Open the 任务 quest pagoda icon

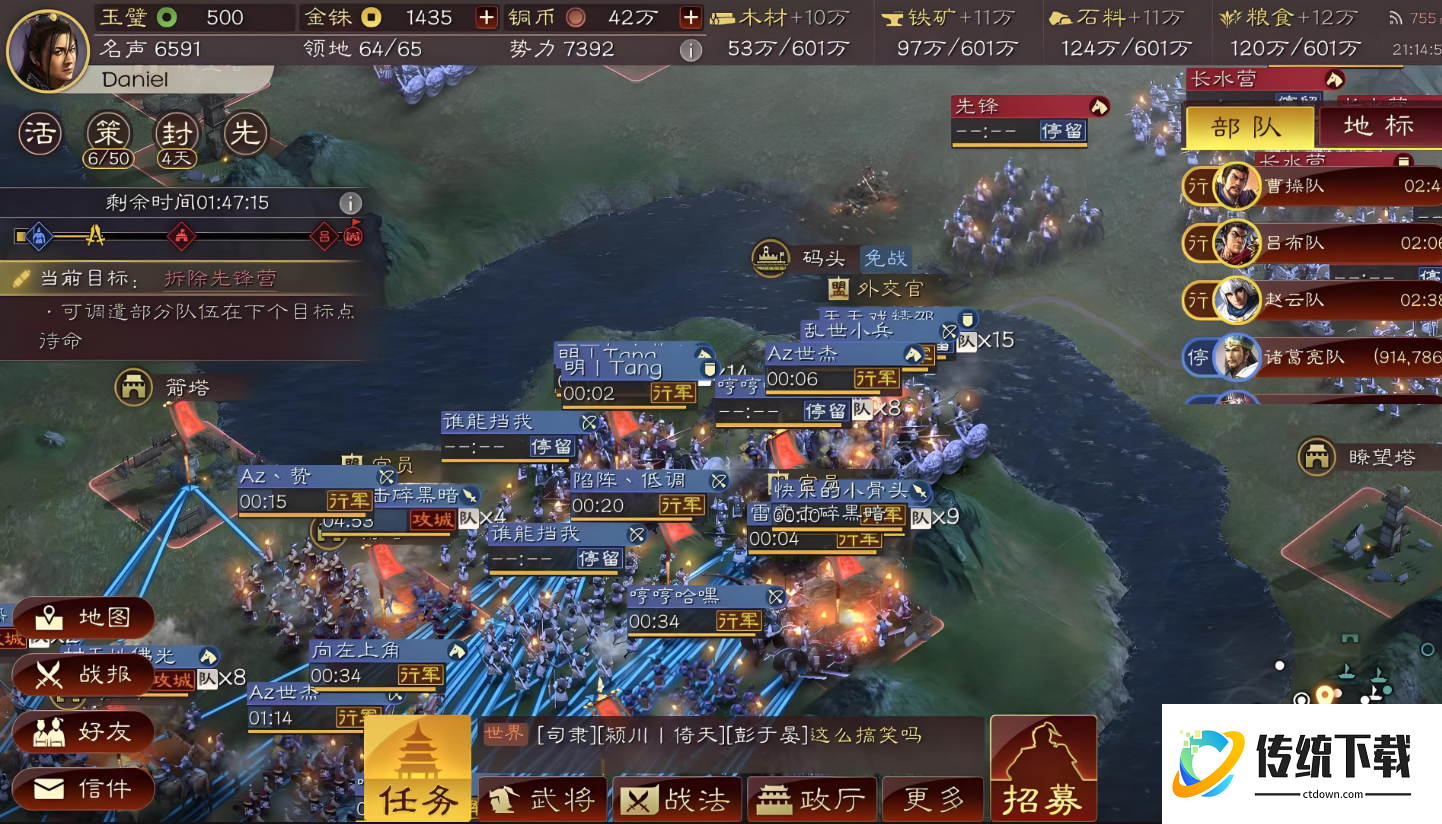tap(416, 769)
